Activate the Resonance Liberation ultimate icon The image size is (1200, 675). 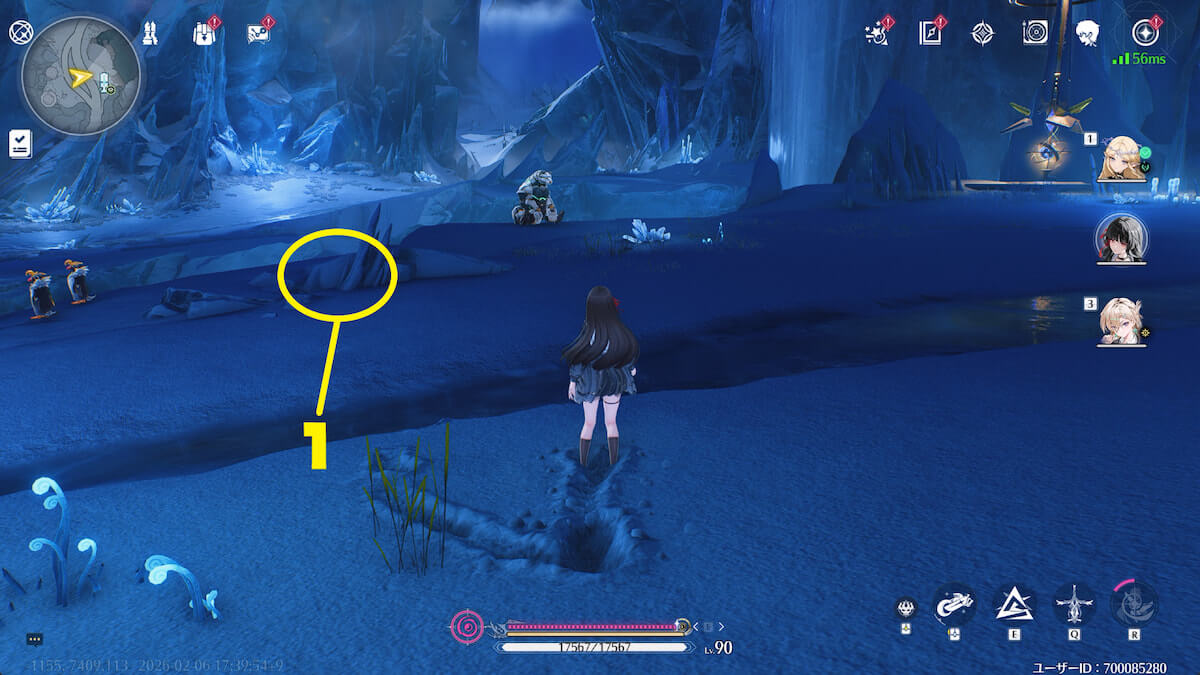pos(1134,604)
